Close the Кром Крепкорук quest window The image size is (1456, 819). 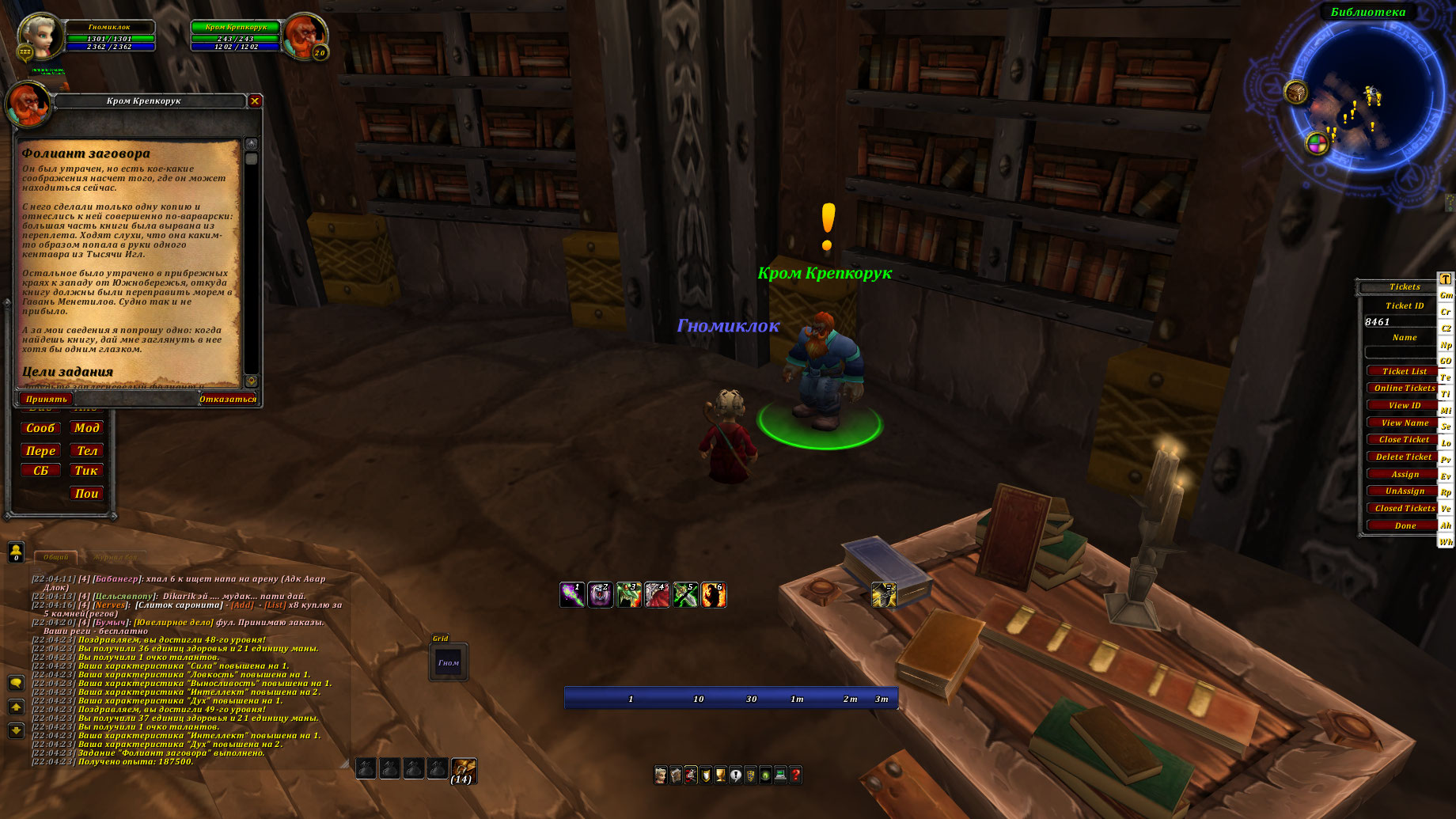pos(255,100)
